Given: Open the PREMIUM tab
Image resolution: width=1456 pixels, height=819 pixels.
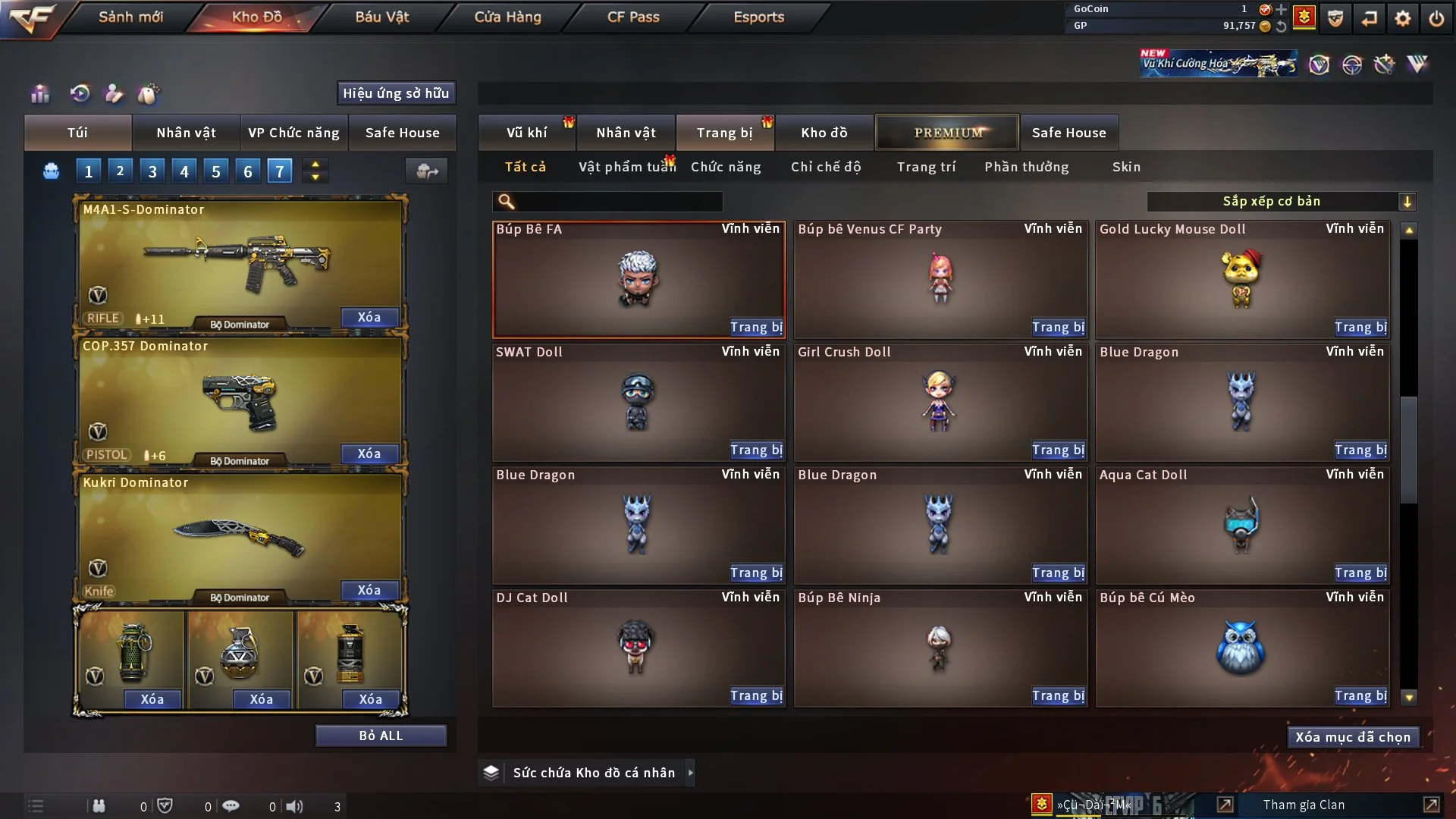Looking at the screenshot, I should (x=947, y=133).
